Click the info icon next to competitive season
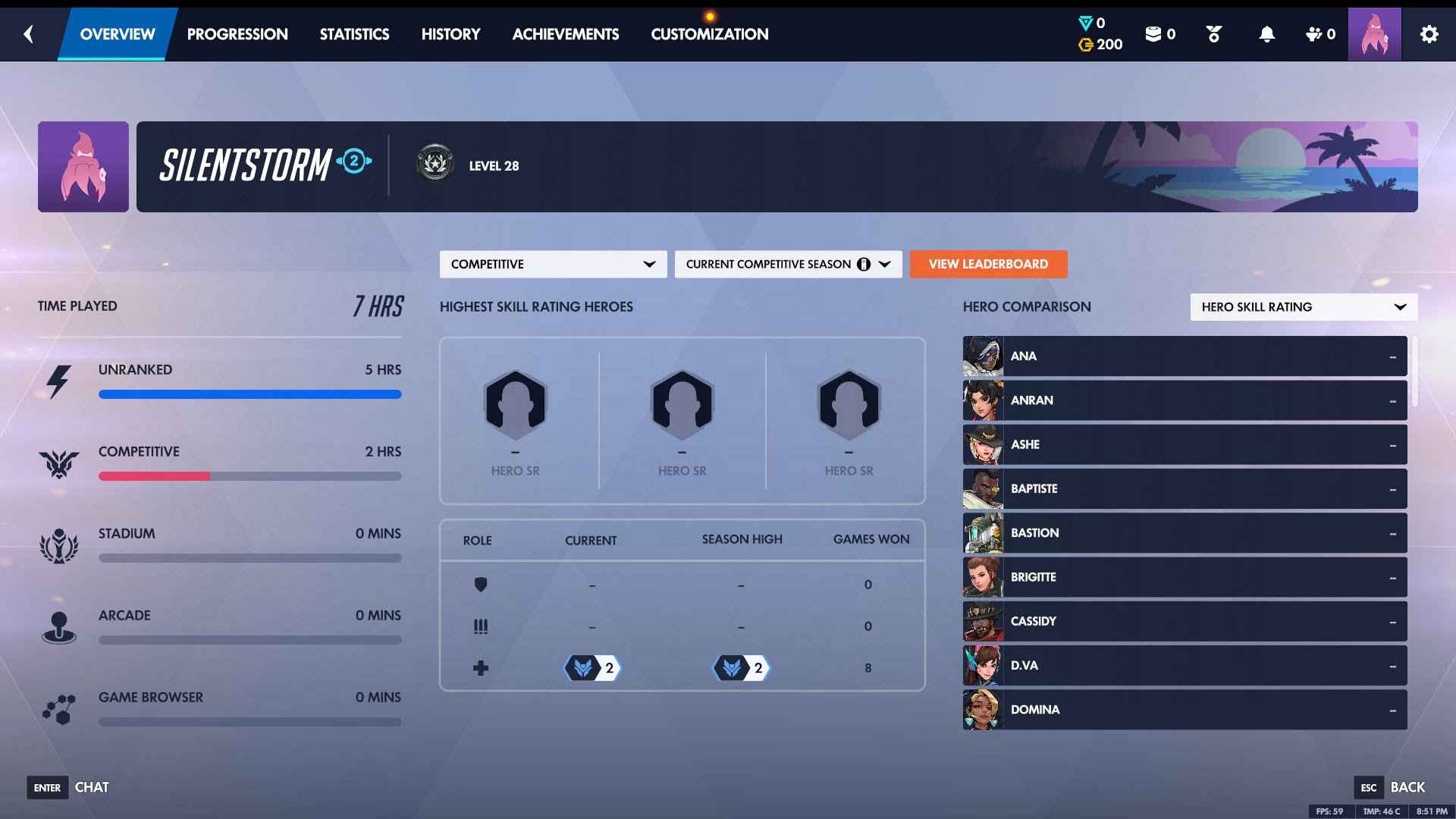Viewport: 1456px width, 819px height. 864,264
